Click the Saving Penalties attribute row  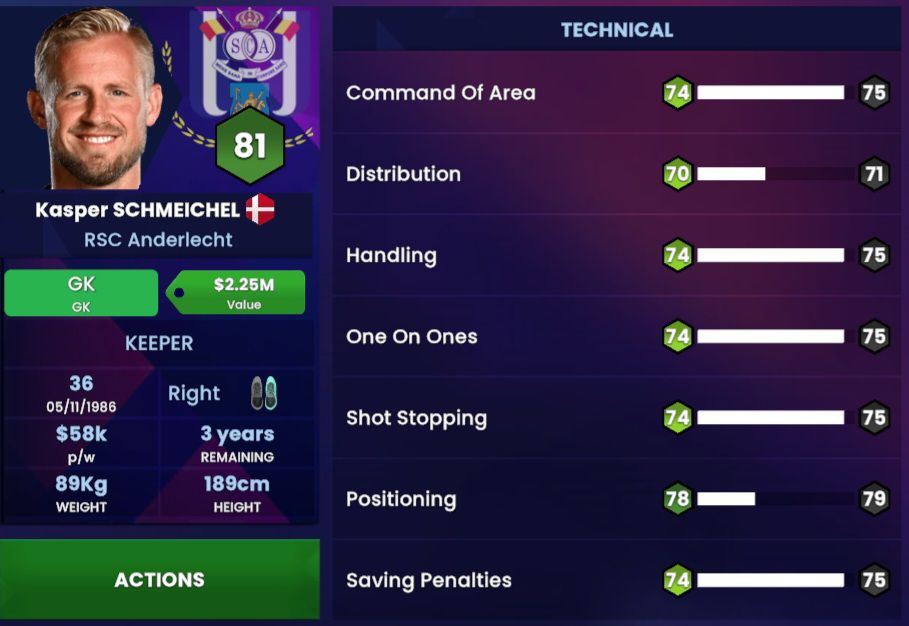tap(616, 580)
